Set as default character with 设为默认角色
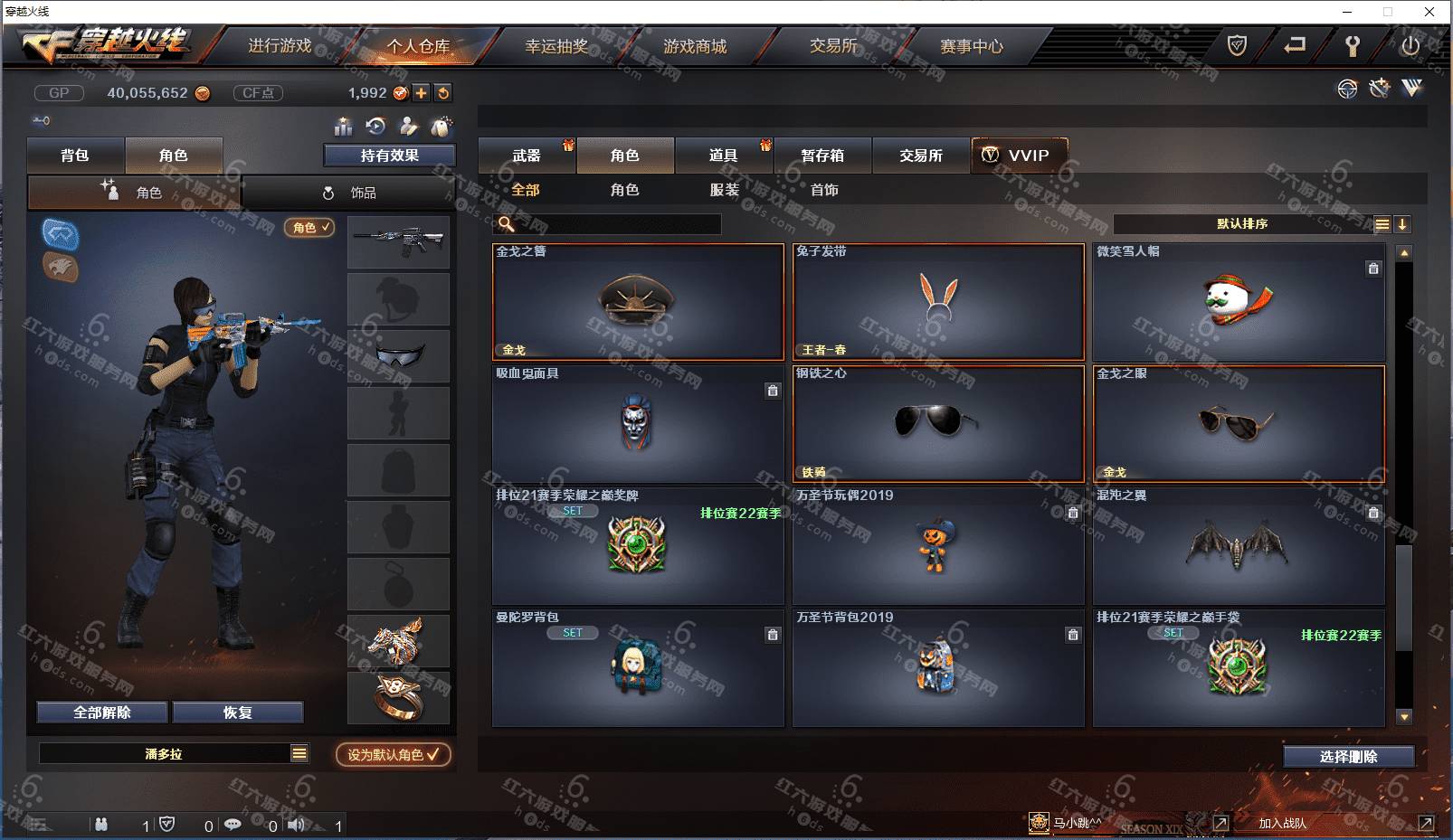 coord(393,754)
